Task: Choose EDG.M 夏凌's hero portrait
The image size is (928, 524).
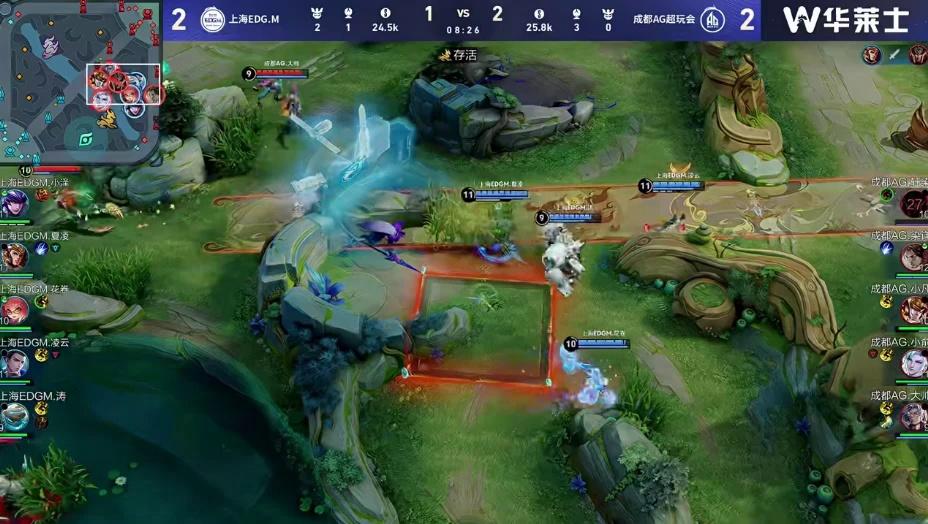Action: click(x=14, y=257)
